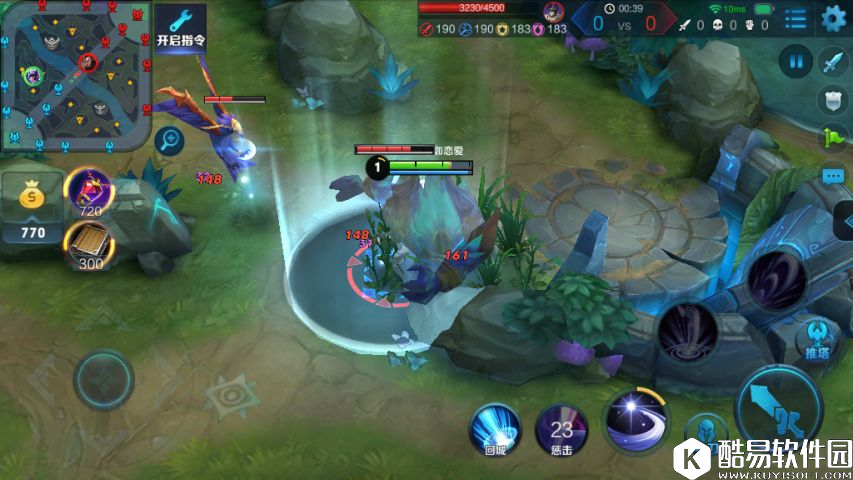This screenshot has height=480, width=853.
Task: Open the quick chat bubble
Action: pos(833,176)
